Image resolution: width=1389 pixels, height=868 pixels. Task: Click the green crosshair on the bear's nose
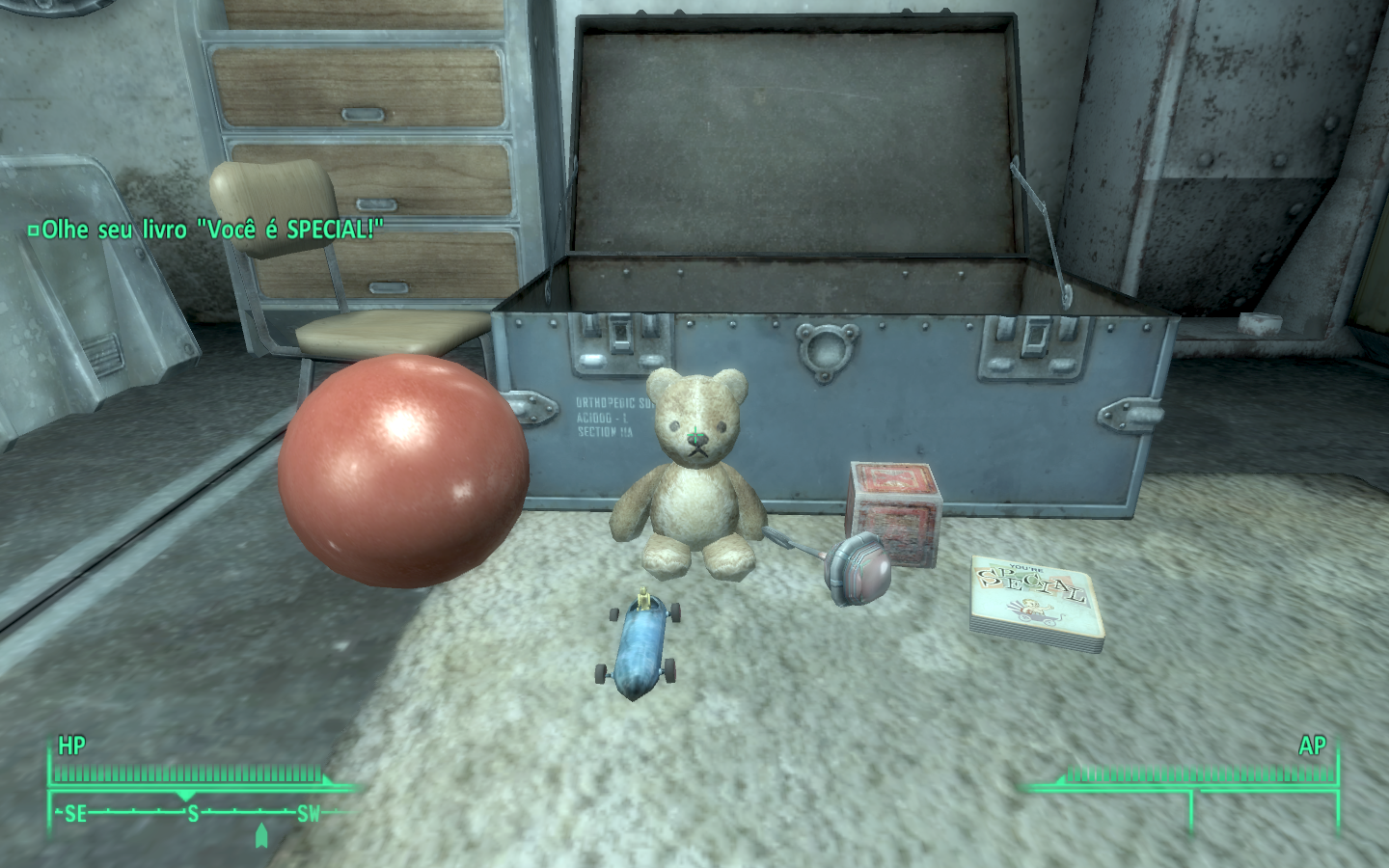pyautogui.click(x=694, y=434)
